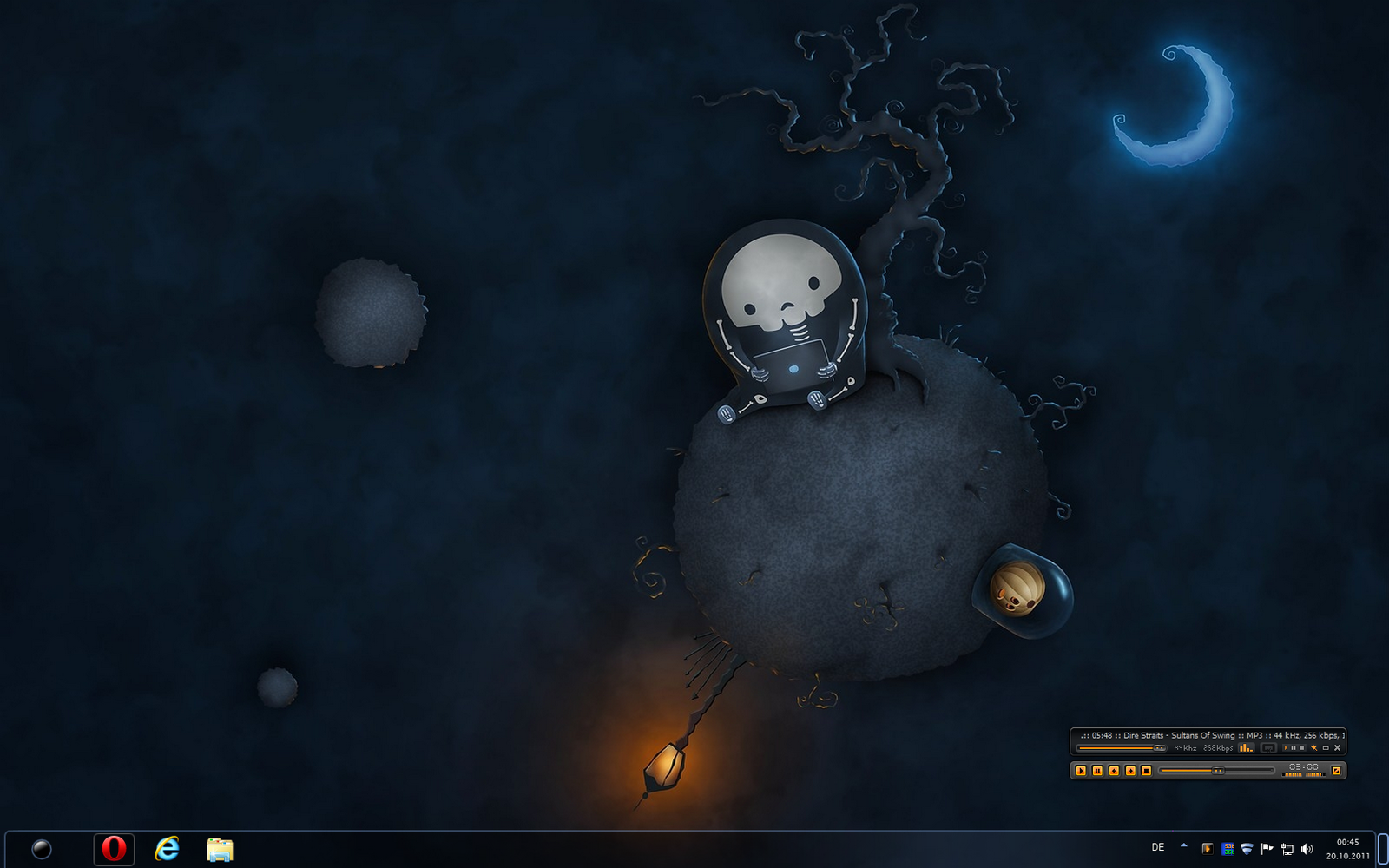This screenshot has width=1389, height=868.
Task: Open the music player's equalizer bars button
Action: point(1246,748)
